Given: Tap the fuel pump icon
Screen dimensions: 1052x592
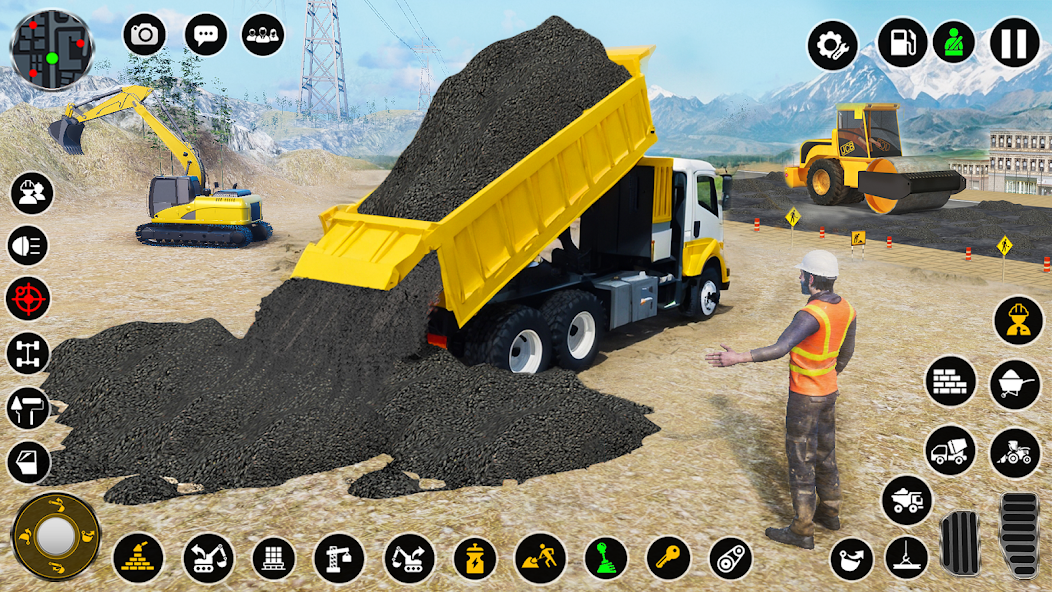Looking at the screenshot, I should (901, 44).
